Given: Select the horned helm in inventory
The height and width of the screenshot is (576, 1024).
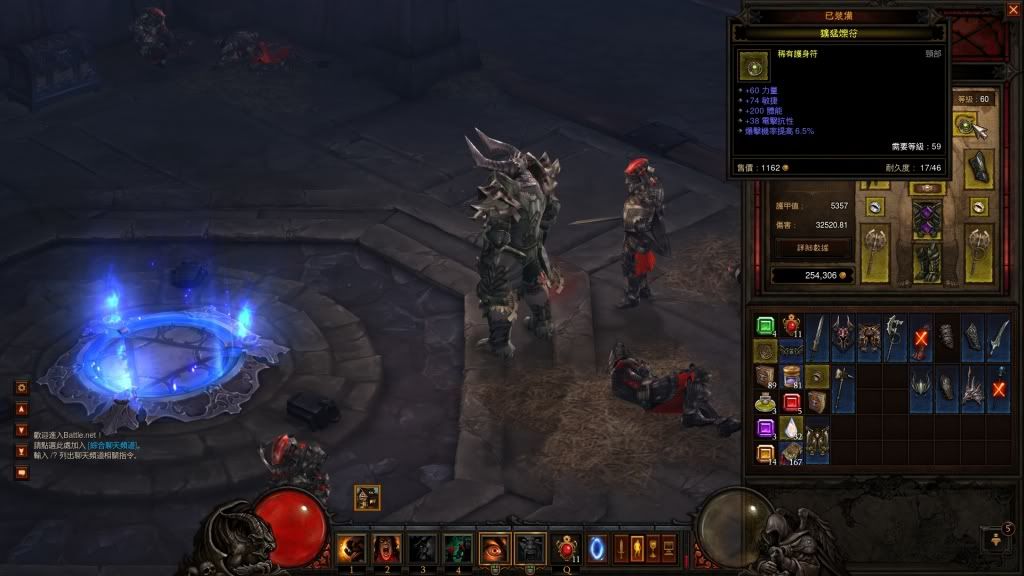Looking at the screenshot, I should [x=843, y=335].
